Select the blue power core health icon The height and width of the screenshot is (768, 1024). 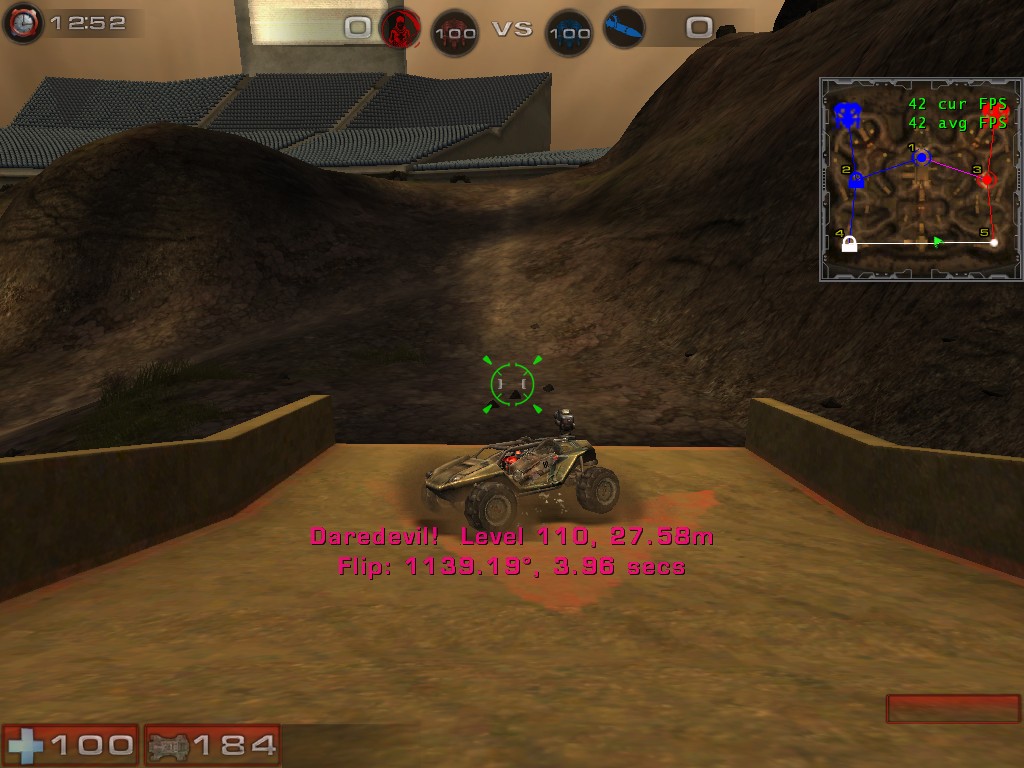pos(569,32)
